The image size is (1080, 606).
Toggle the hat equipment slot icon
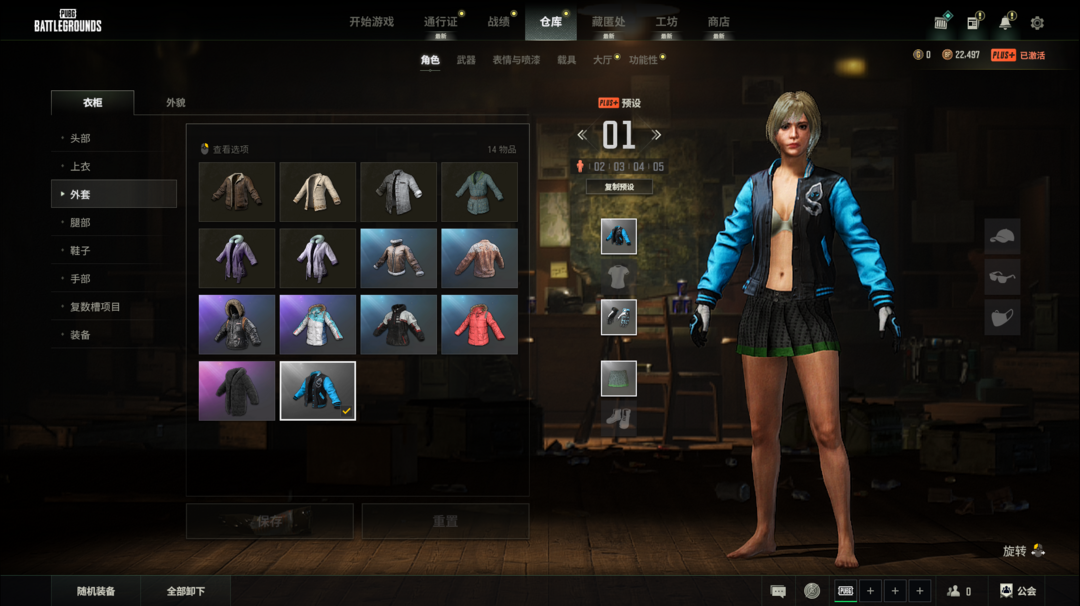(x=1002, y=236)
